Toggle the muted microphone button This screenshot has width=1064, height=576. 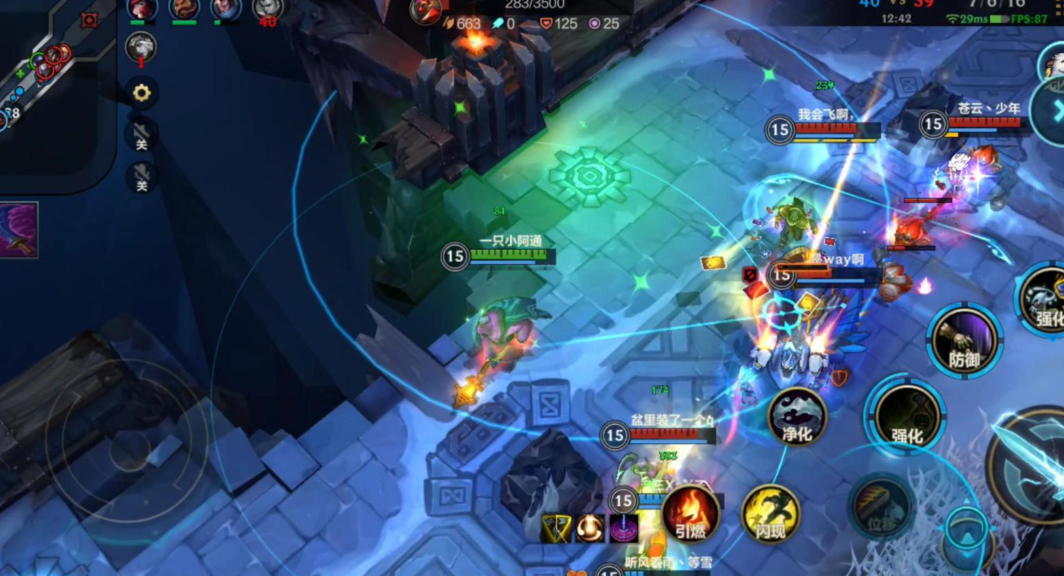(x=141, y=177)
